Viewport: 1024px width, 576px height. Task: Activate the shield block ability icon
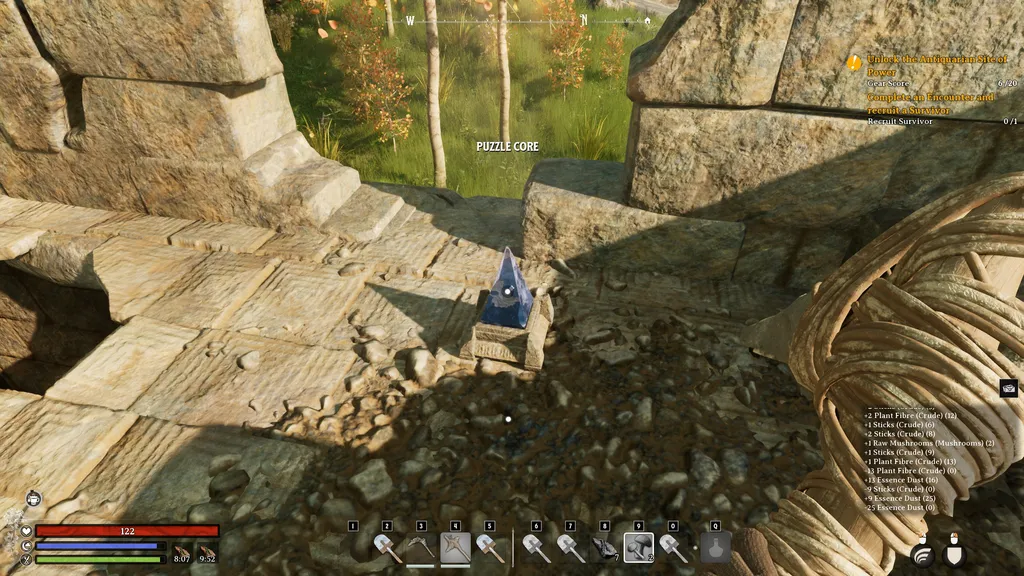click(x=954, y=552)
